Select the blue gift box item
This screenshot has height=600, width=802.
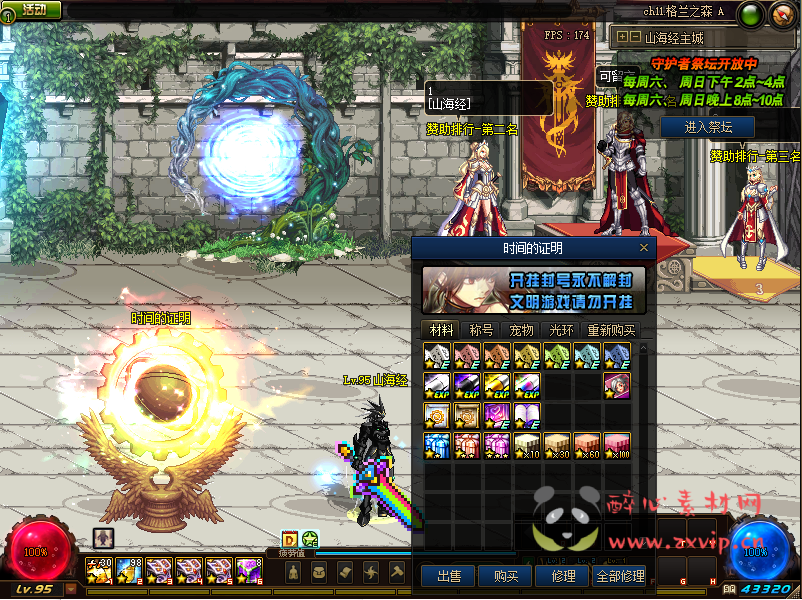tap(437, 444)
